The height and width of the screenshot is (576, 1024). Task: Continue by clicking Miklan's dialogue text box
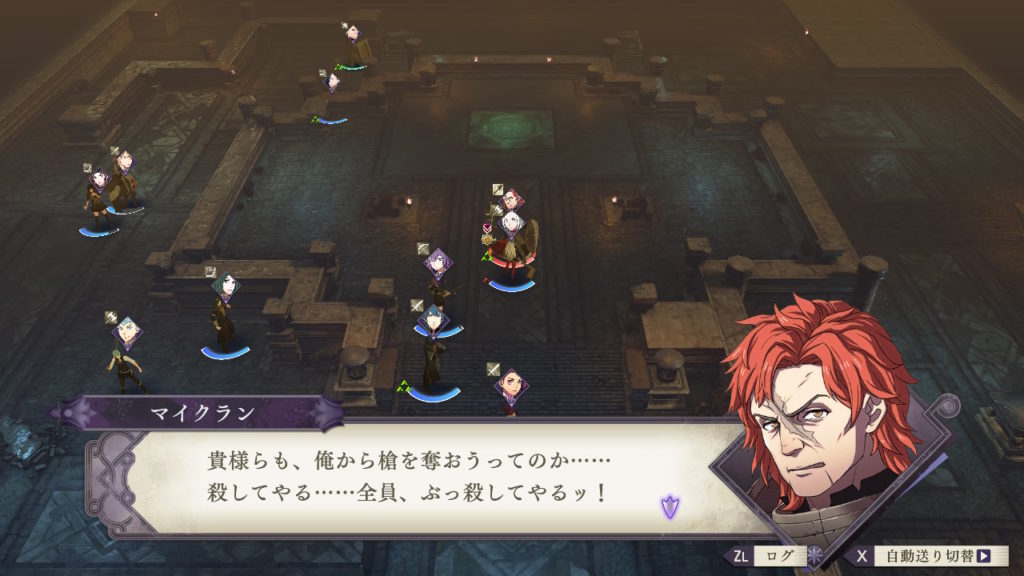click(408, 478)
